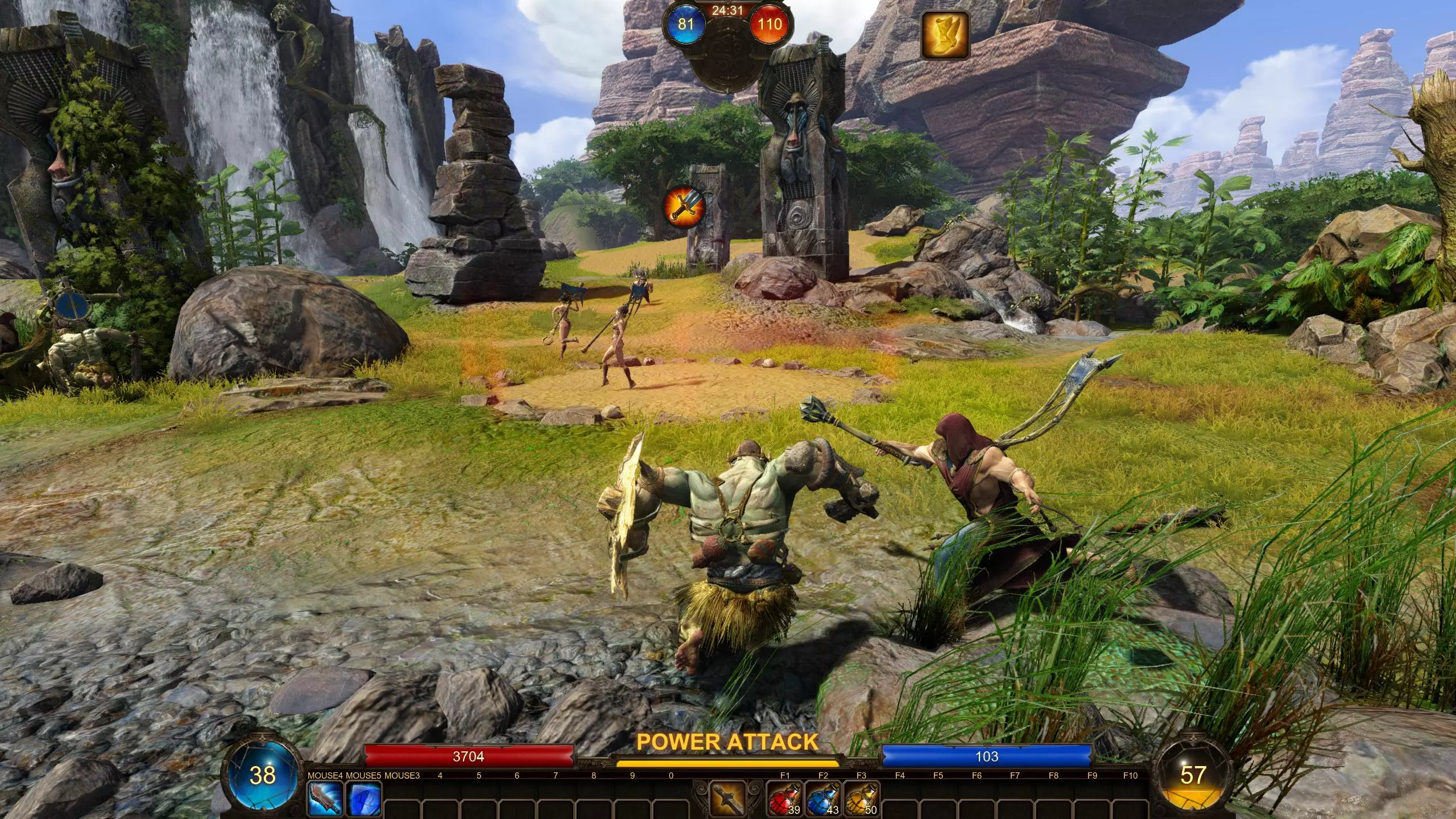This screenshot has width=1456, height=819.
Task: Use the blue shield skill in the MOUSE5 slot
Action: (x=363, y=799)
